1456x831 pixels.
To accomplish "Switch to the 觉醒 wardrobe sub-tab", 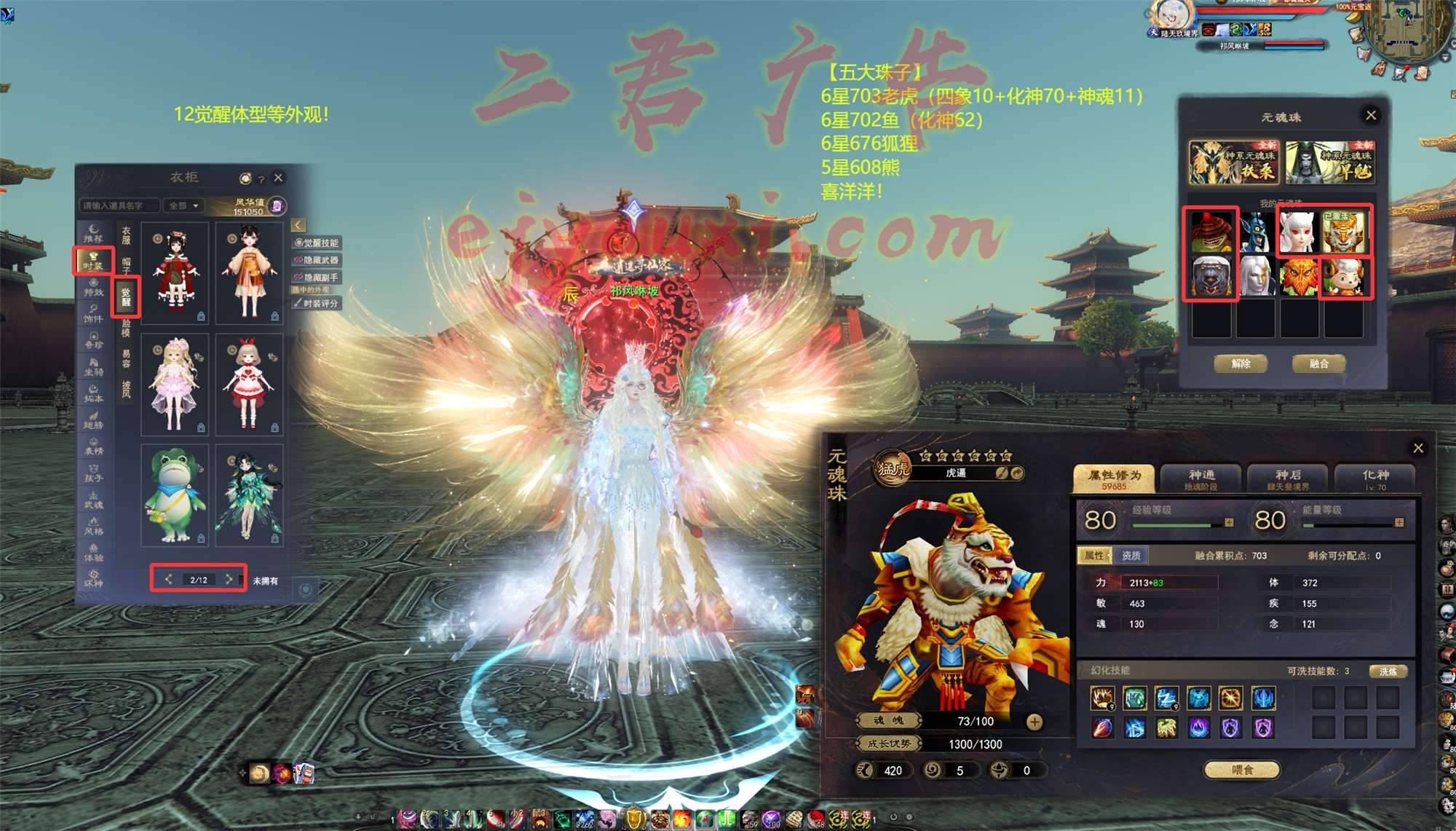I will point(126,296).
